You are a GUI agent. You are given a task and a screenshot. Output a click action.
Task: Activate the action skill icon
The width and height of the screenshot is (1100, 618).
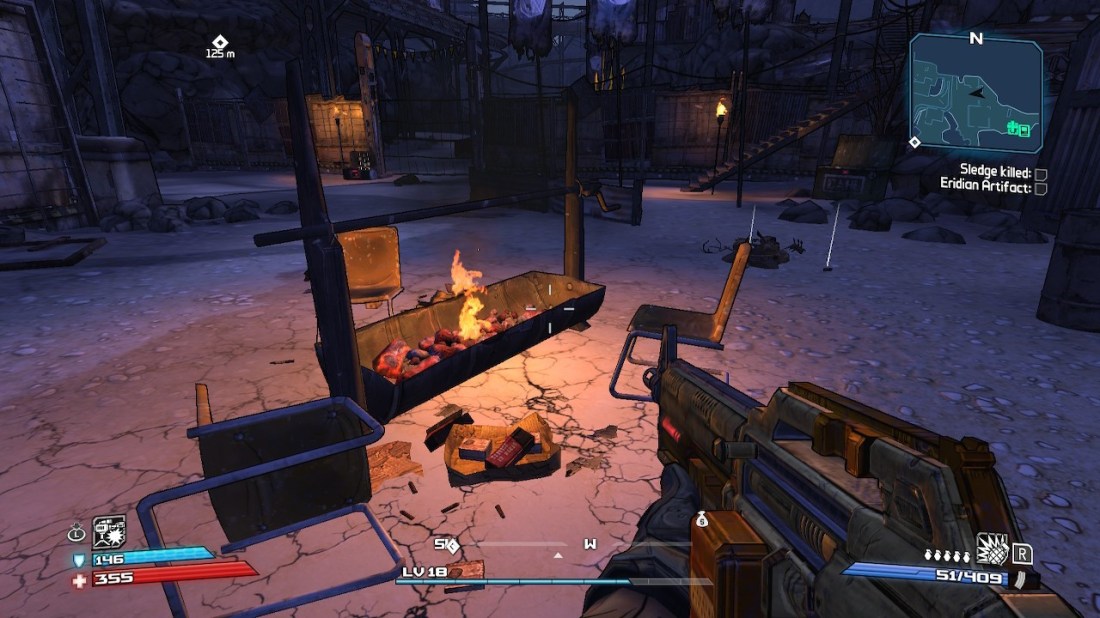click(109, 531)
